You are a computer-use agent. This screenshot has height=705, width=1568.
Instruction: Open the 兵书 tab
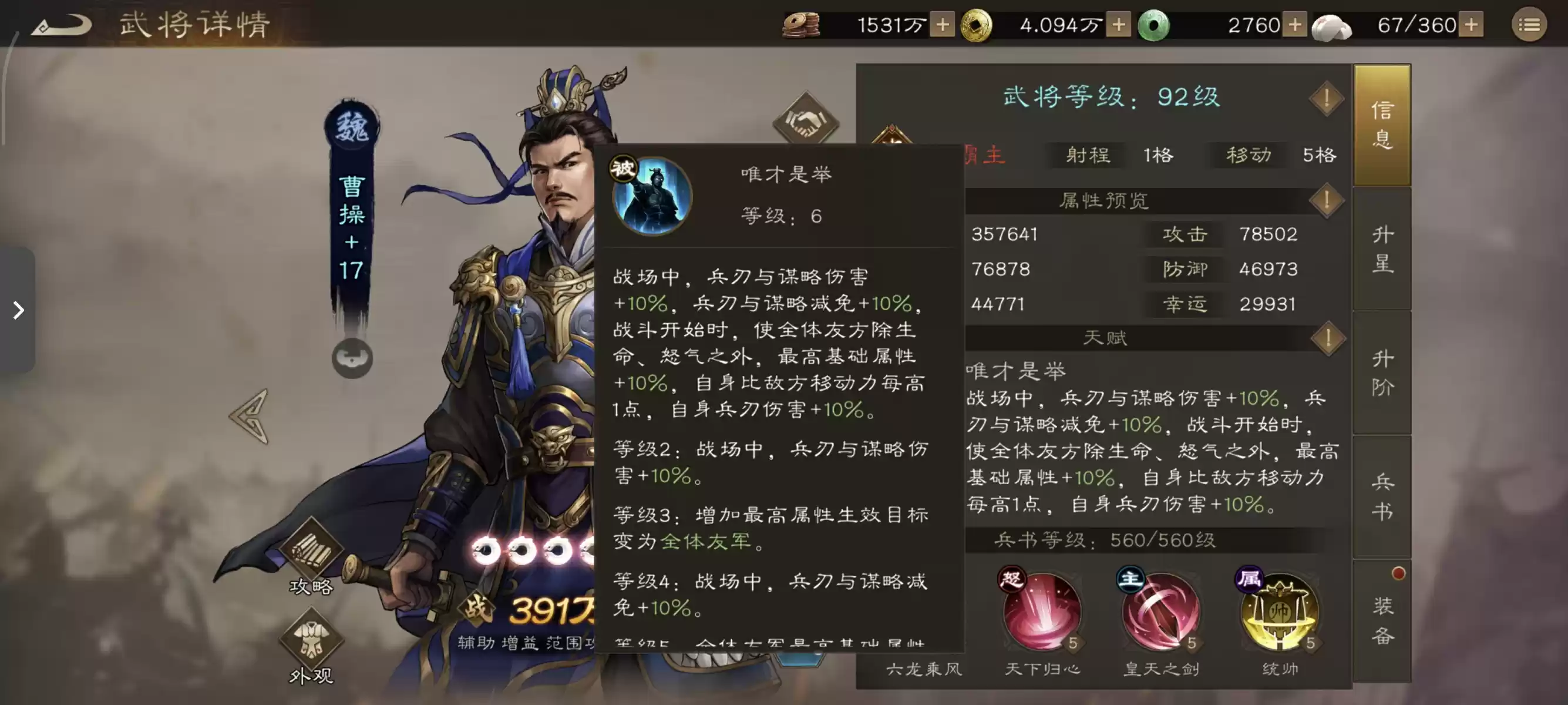click(1383, 496)
